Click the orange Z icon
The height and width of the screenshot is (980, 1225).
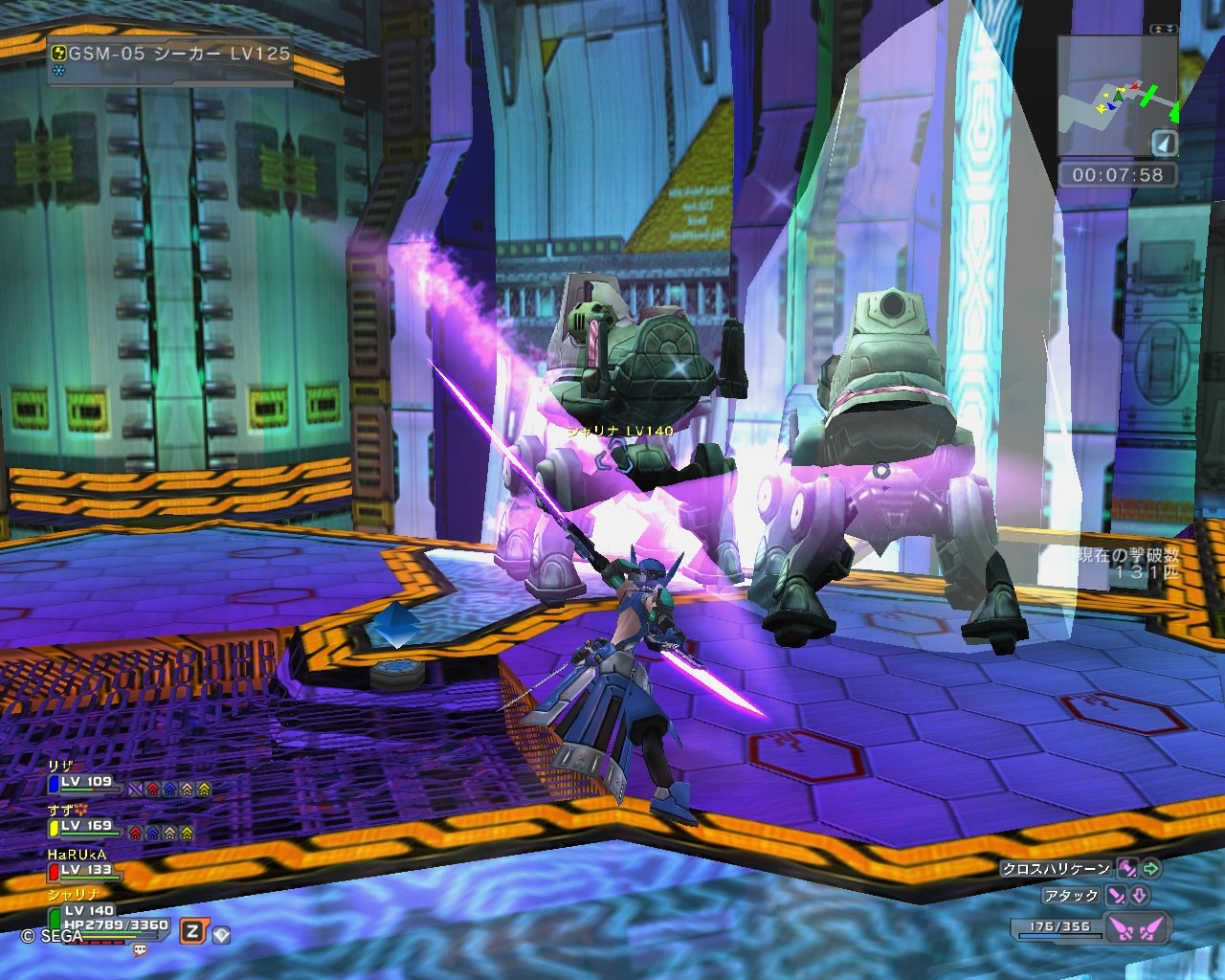pyautogui.click(x=193, y=931)
